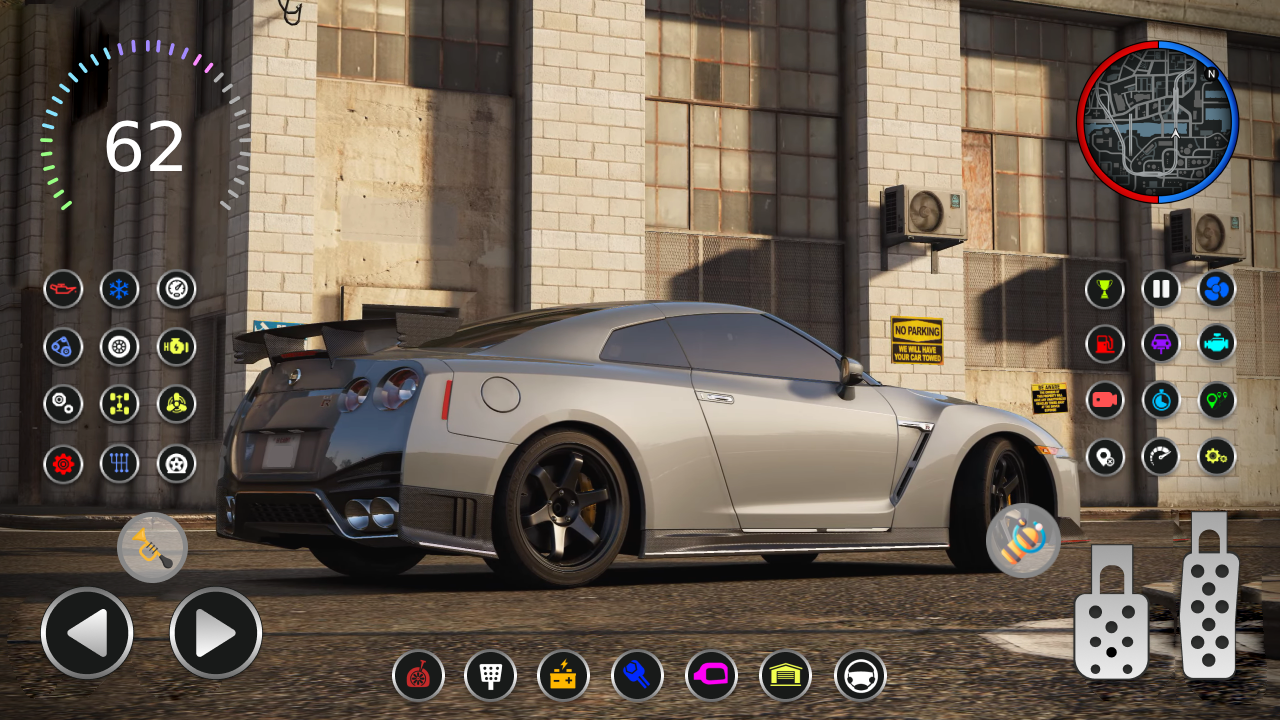Open the green trophy icon
The width and height of the screenshot is (1280, 720).
(1105, 289)
